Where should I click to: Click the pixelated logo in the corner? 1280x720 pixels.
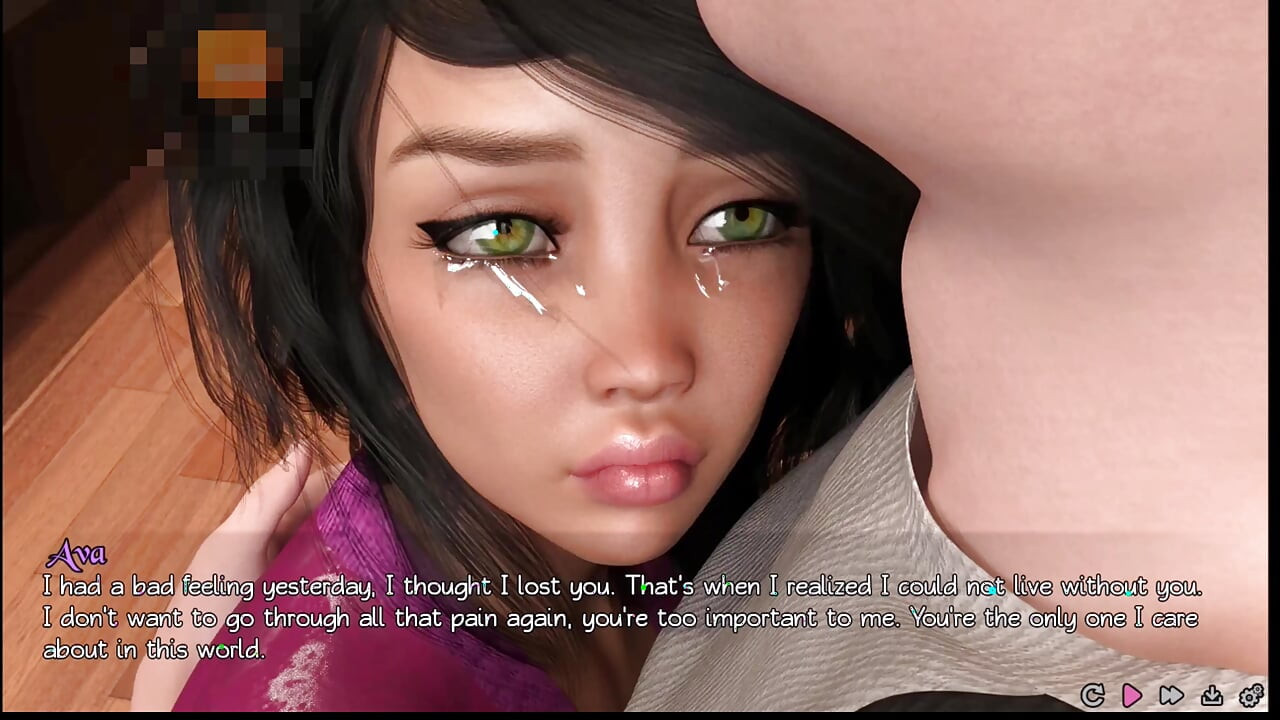[230, 70]
